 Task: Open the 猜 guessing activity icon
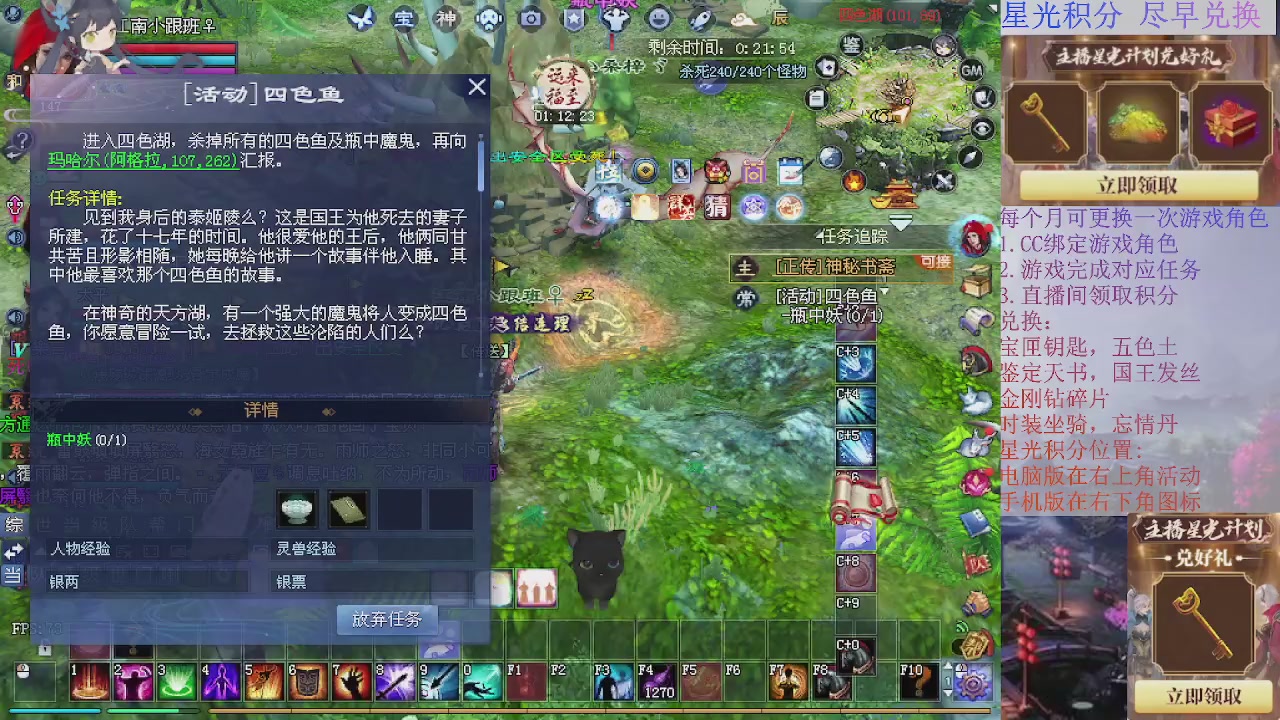pos(716,207)
